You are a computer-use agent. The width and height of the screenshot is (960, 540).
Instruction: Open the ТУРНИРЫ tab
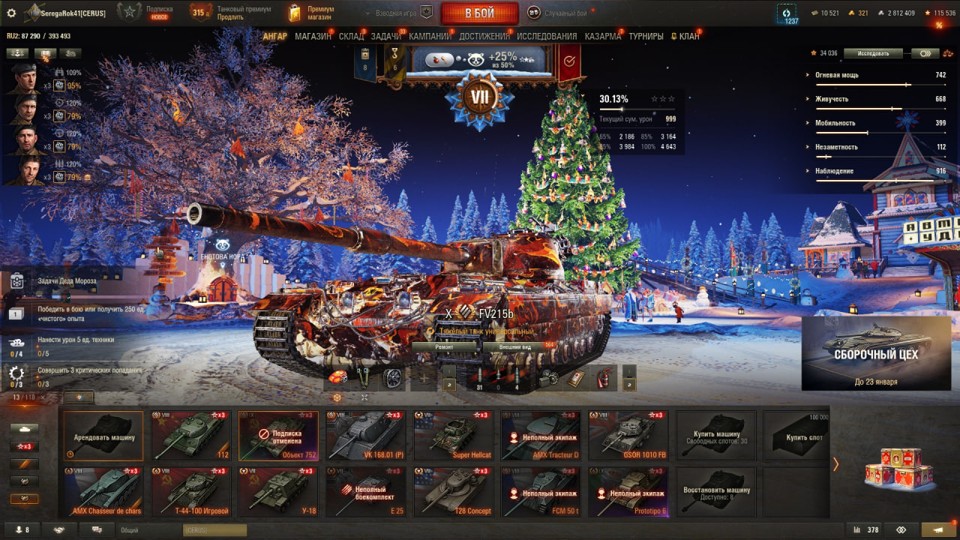pos(647,36)
